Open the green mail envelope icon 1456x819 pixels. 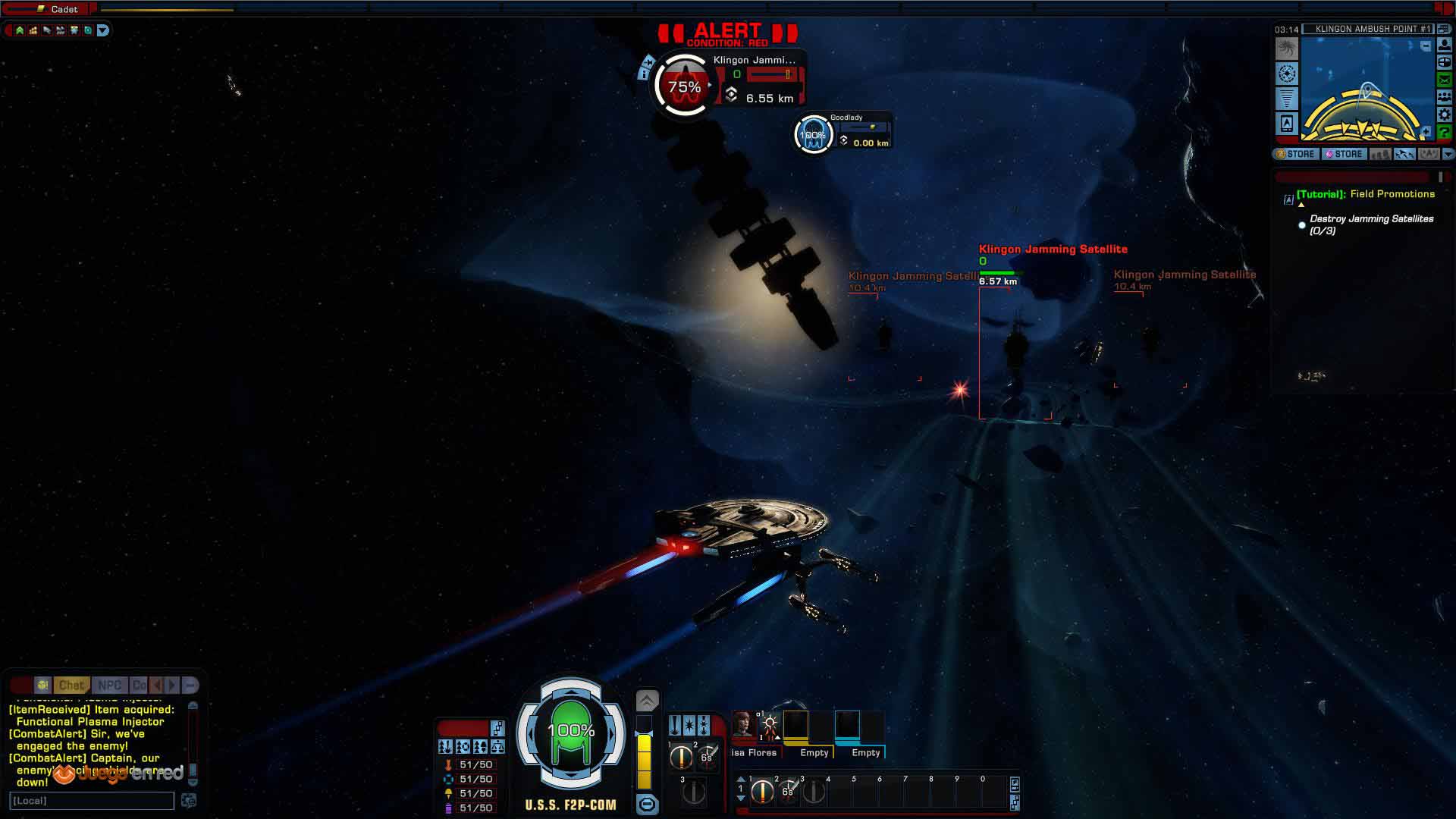1445,80
